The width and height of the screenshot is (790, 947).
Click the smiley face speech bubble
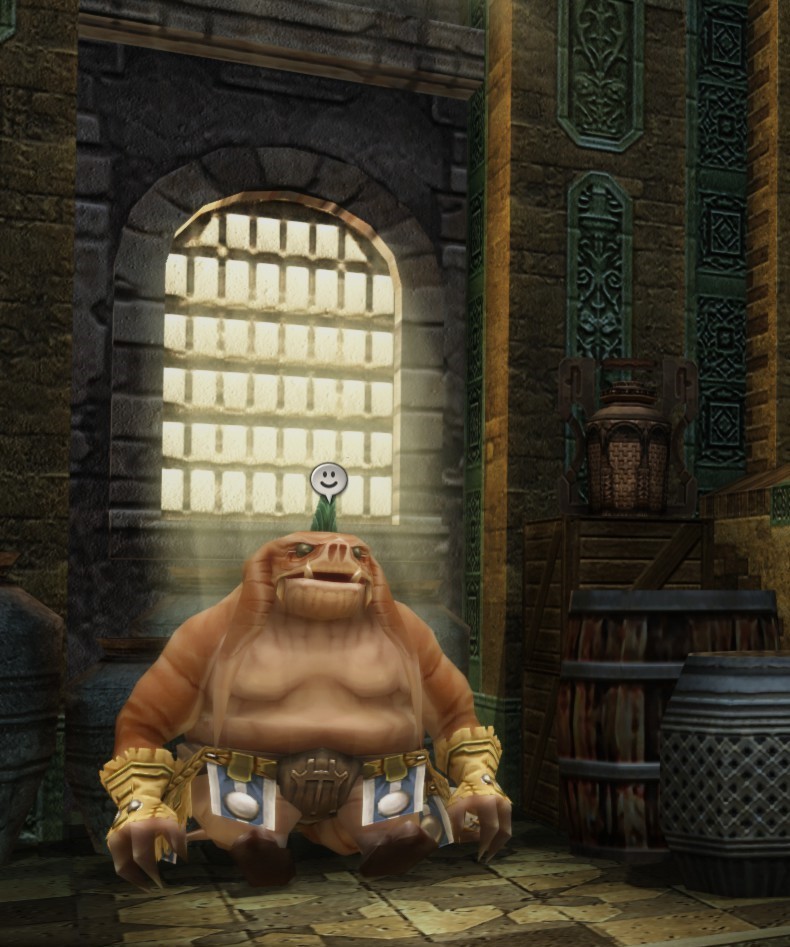(x=325, y=481)
